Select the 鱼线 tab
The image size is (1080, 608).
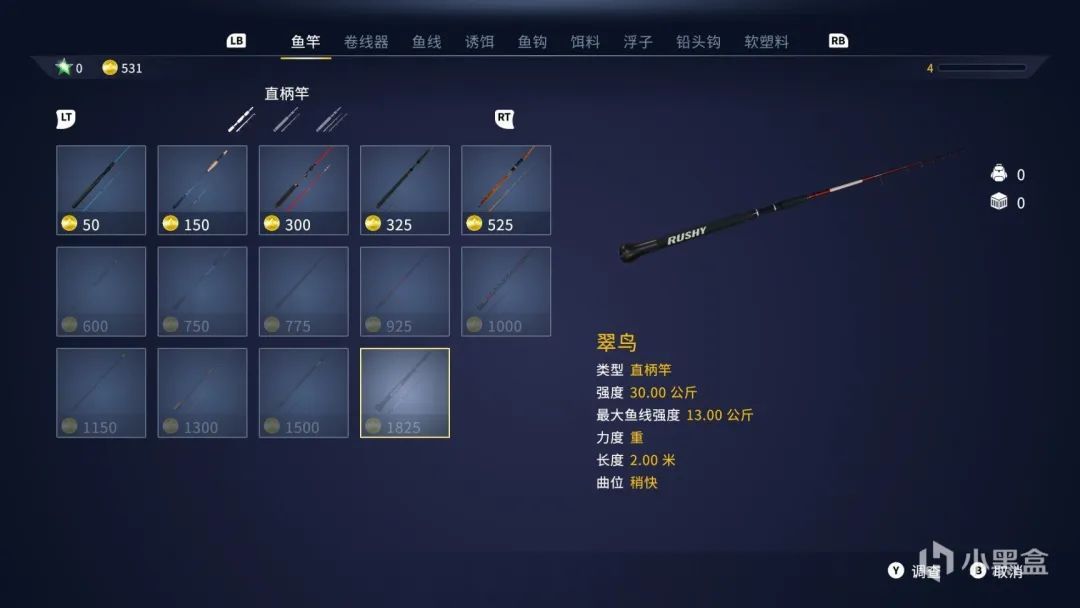426,42
